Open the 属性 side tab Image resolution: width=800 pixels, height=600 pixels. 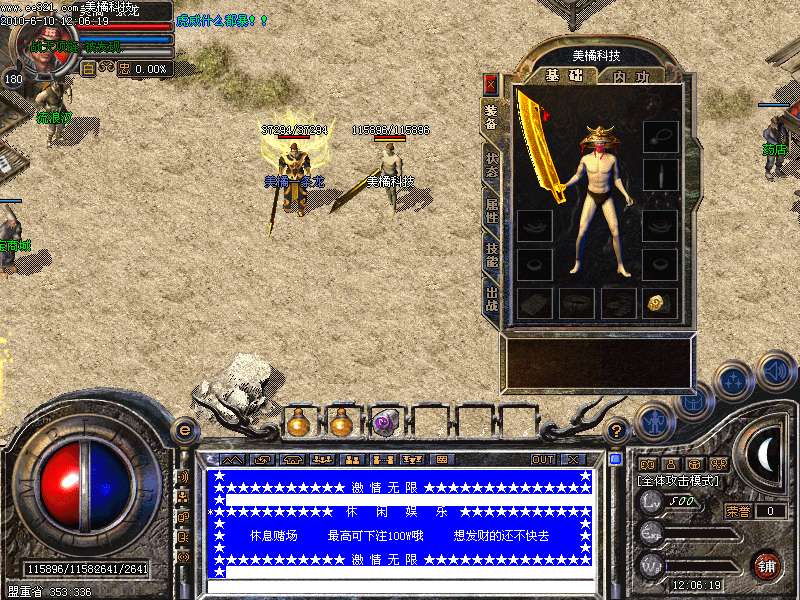(x=491, y=211)
